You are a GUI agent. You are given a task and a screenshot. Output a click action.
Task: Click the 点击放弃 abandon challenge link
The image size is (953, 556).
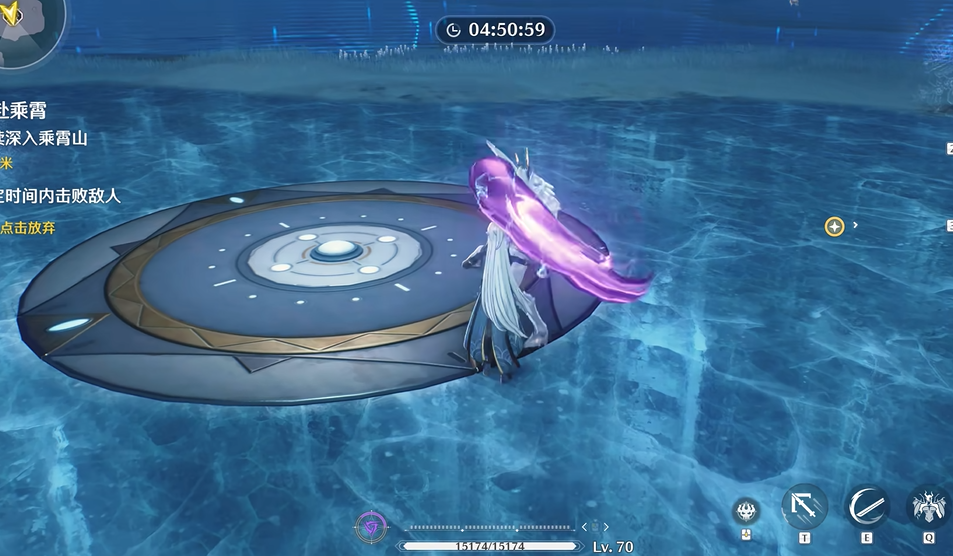pyautogui.click(x=28, y=228)
